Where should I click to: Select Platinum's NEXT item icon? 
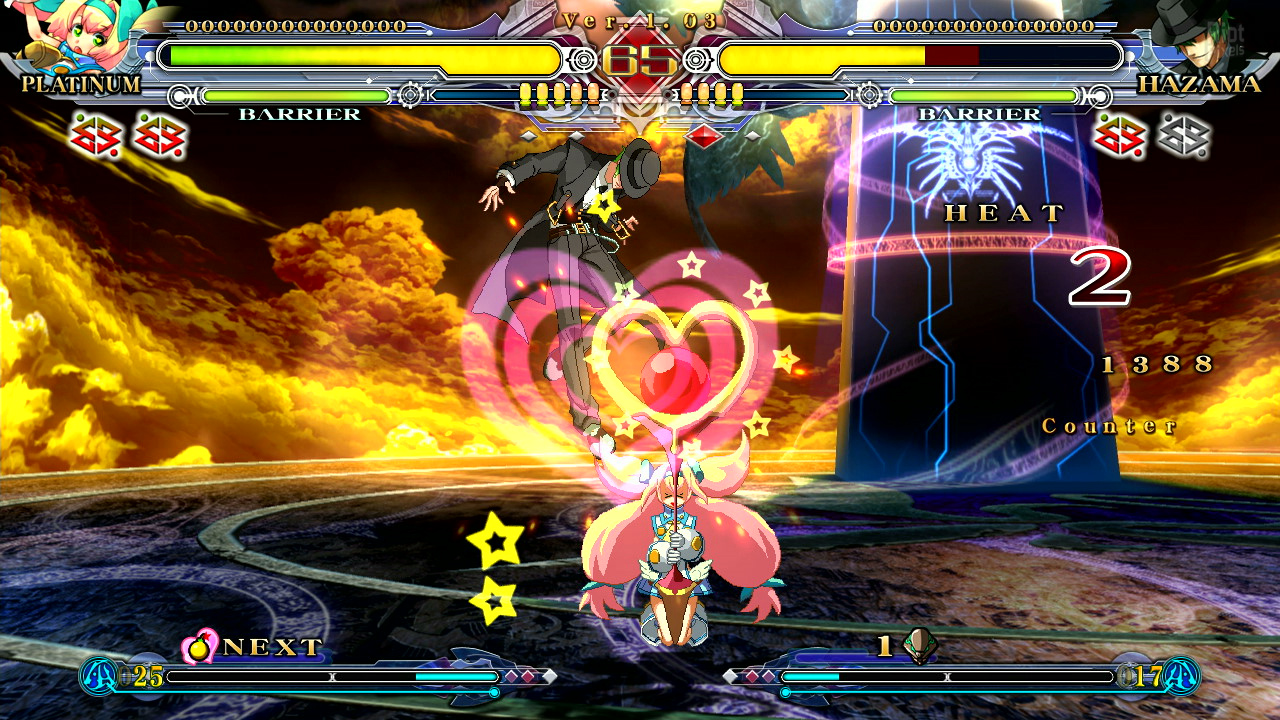(x=200, y=646)
